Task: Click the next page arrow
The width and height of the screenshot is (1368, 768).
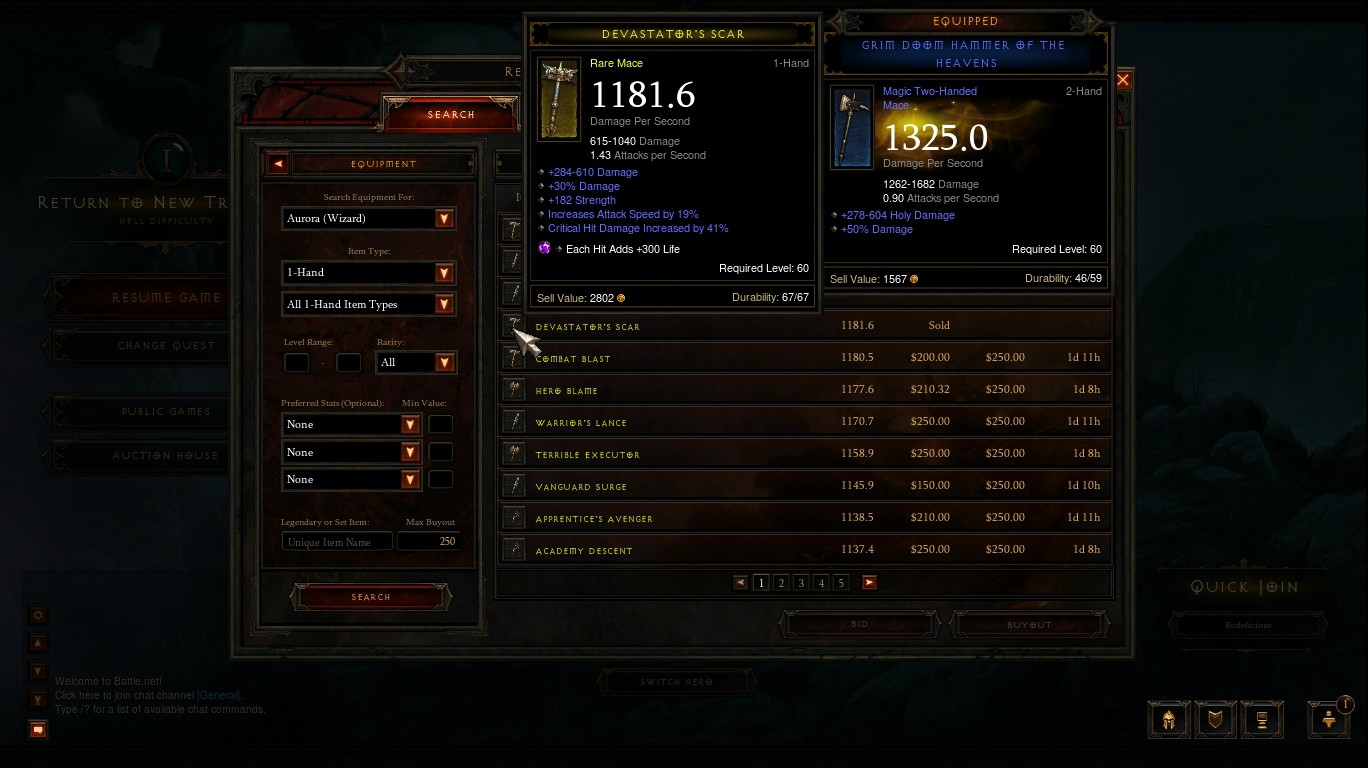Action: point(869,583)
